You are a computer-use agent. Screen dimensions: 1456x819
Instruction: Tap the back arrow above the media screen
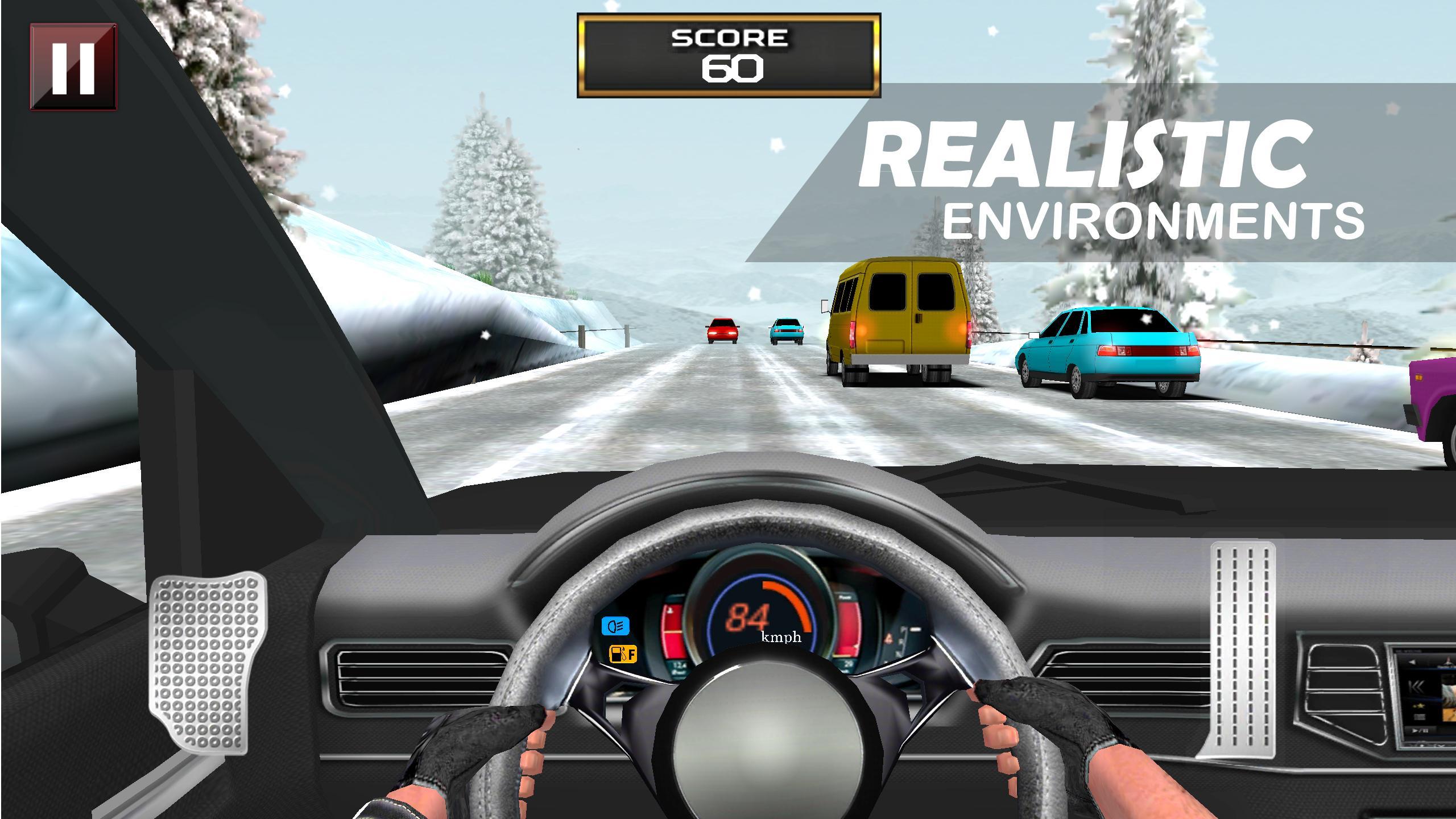click(1412, 661)
